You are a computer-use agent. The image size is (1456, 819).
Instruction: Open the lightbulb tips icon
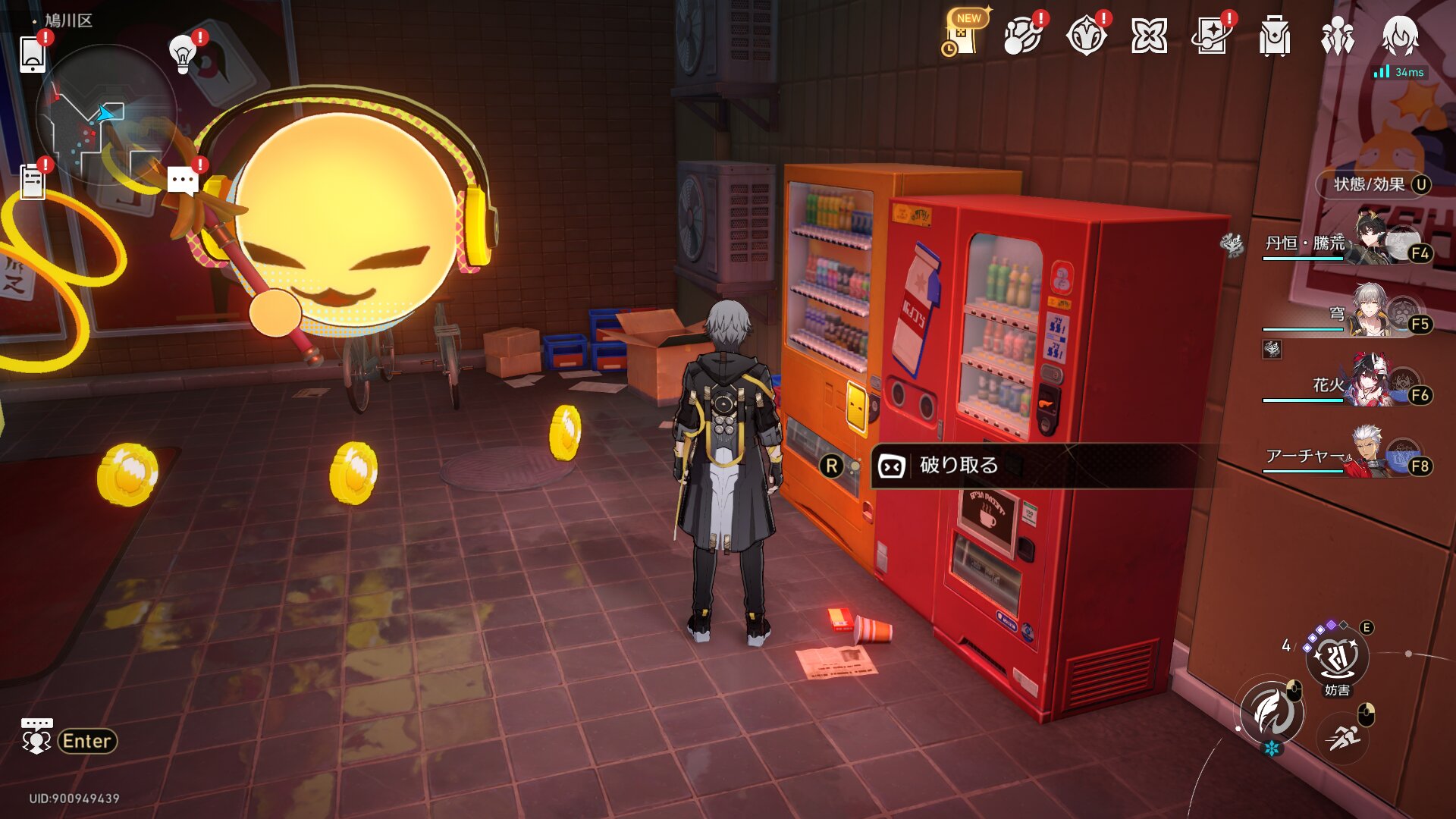coord(183,55)
